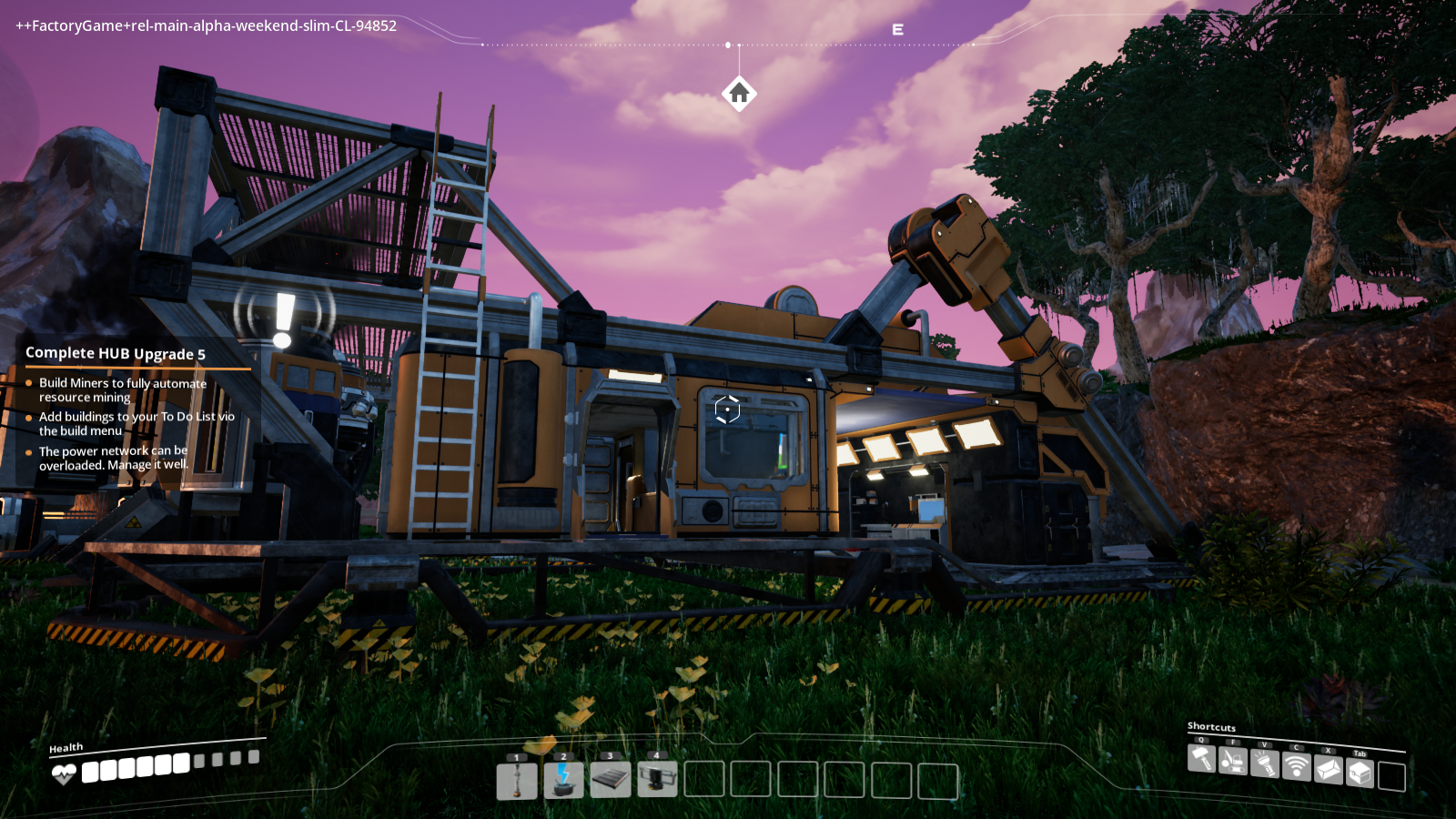Viewport: 1456px width, 819px height.
Task: Open the inventory crate shortcut
Action: click(1360, 773)
